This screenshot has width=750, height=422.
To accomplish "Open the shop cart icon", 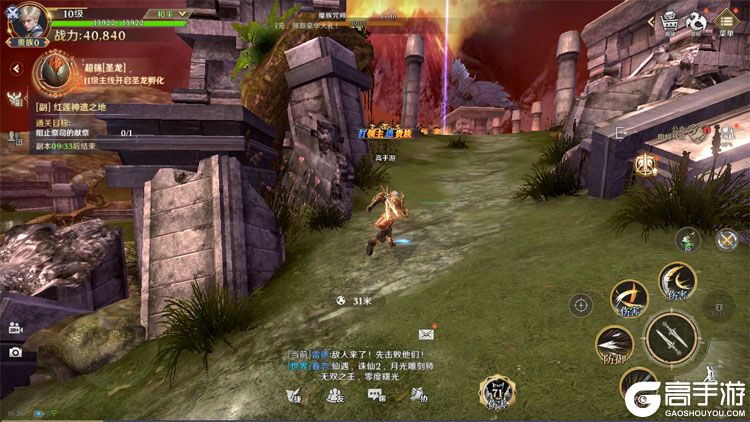I will tap(666, 23).
